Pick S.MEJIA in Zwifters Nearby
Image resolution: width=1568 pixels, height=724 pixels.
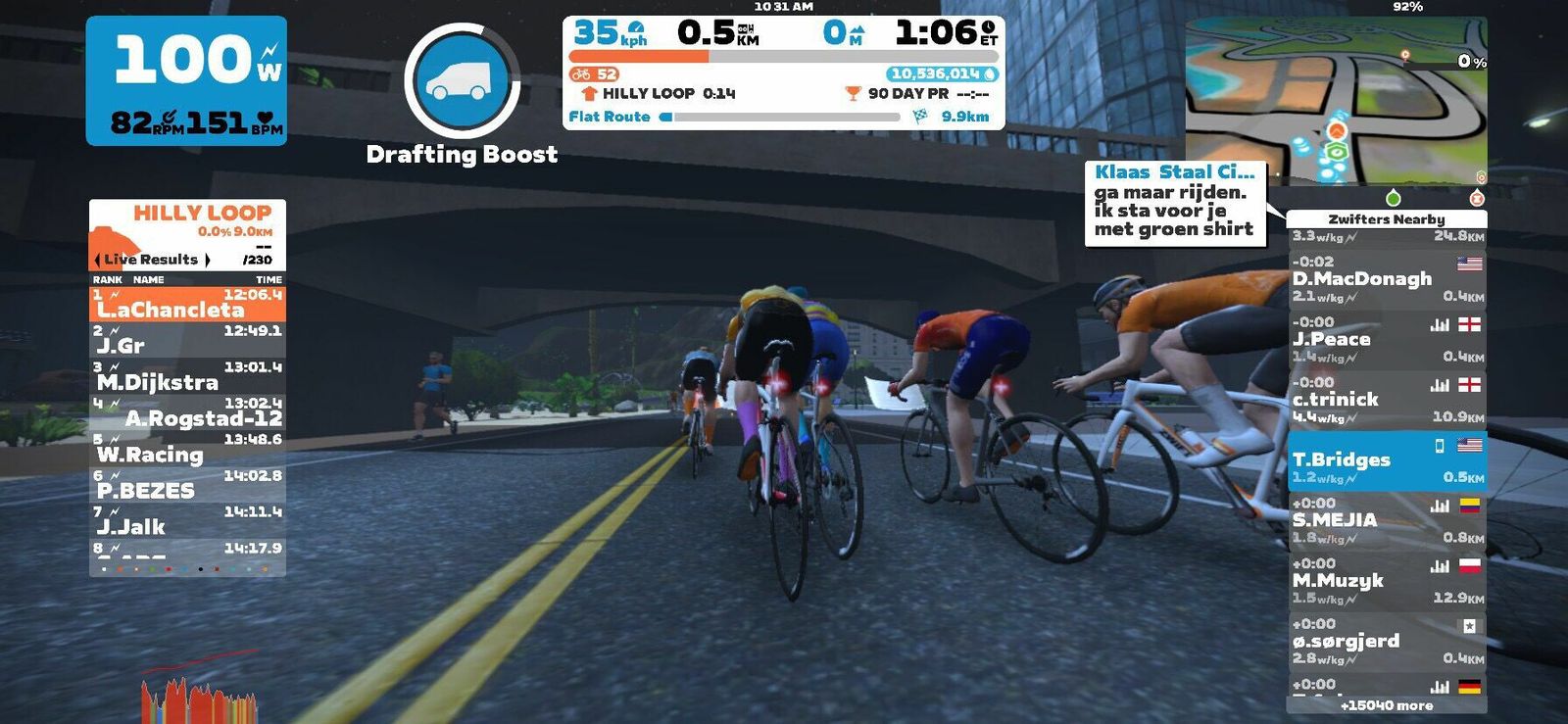(1386, 520)
